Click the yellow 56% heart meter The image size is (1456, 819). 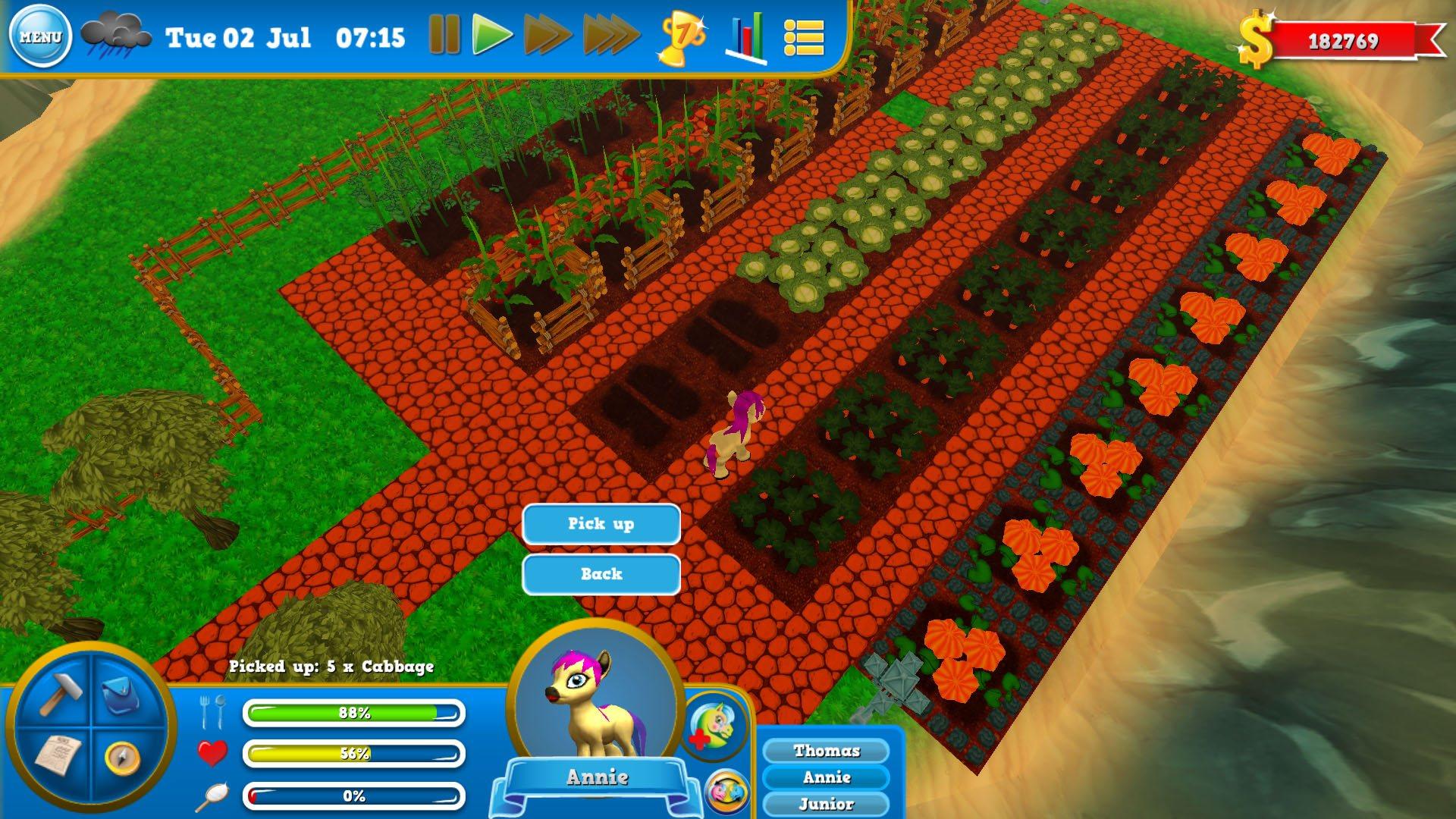(352, 754)
